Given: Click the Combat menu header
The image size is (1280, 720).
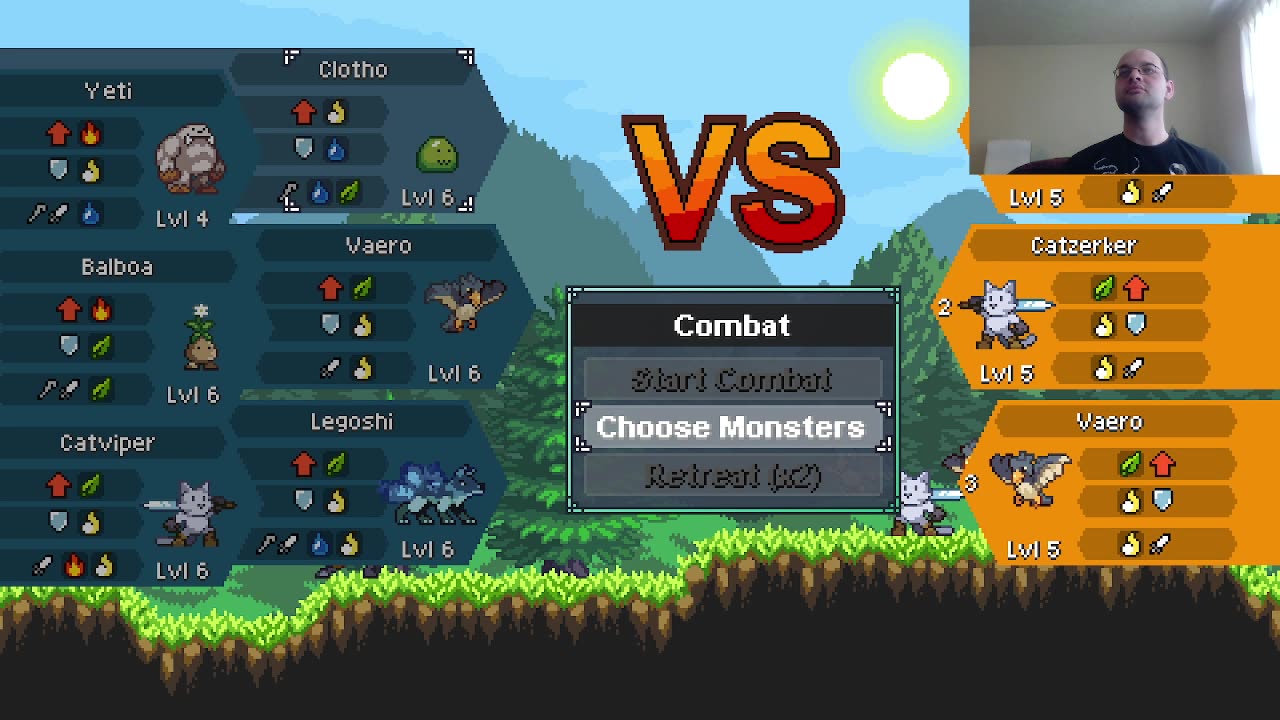Looking at the screenshot, I should click(731, 325).
